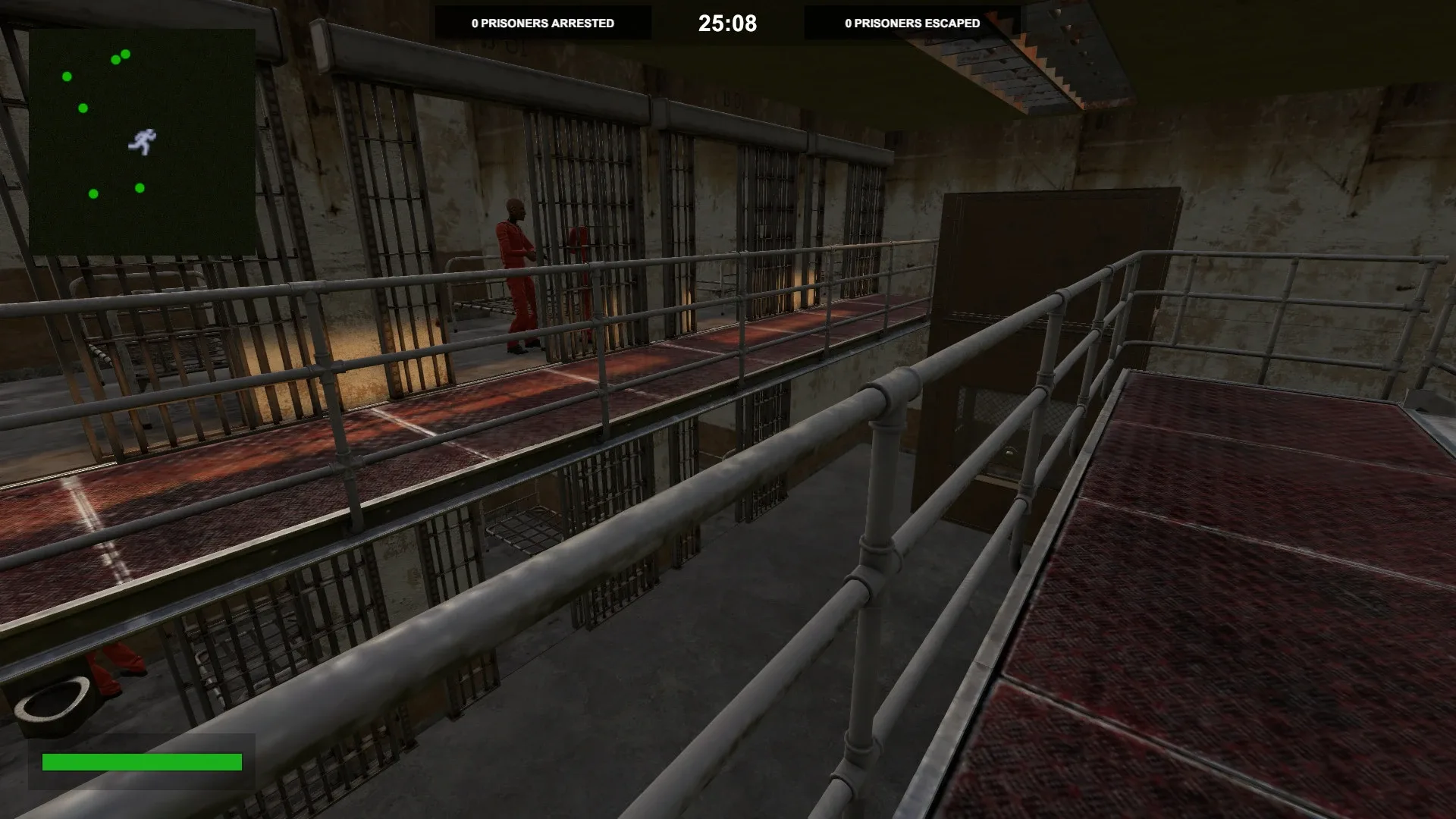The width and height of the screenshot is (1456, 819).
Task: Click the pair of green dots at minimap top
Action: (x=120, y=58)
